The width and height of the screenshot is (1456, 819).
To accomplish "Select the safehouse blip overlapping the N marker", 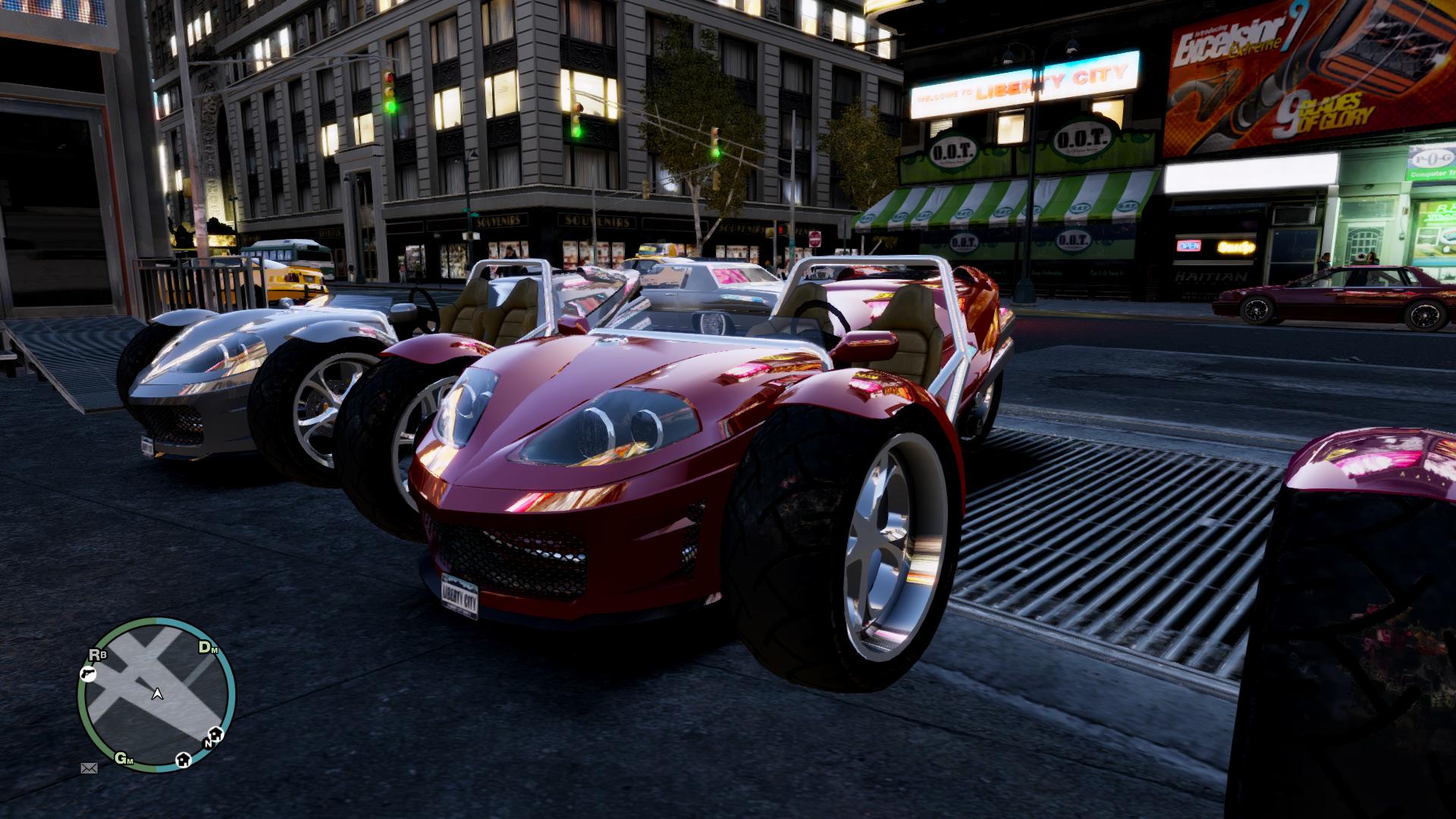I will (x=216, y=734).
